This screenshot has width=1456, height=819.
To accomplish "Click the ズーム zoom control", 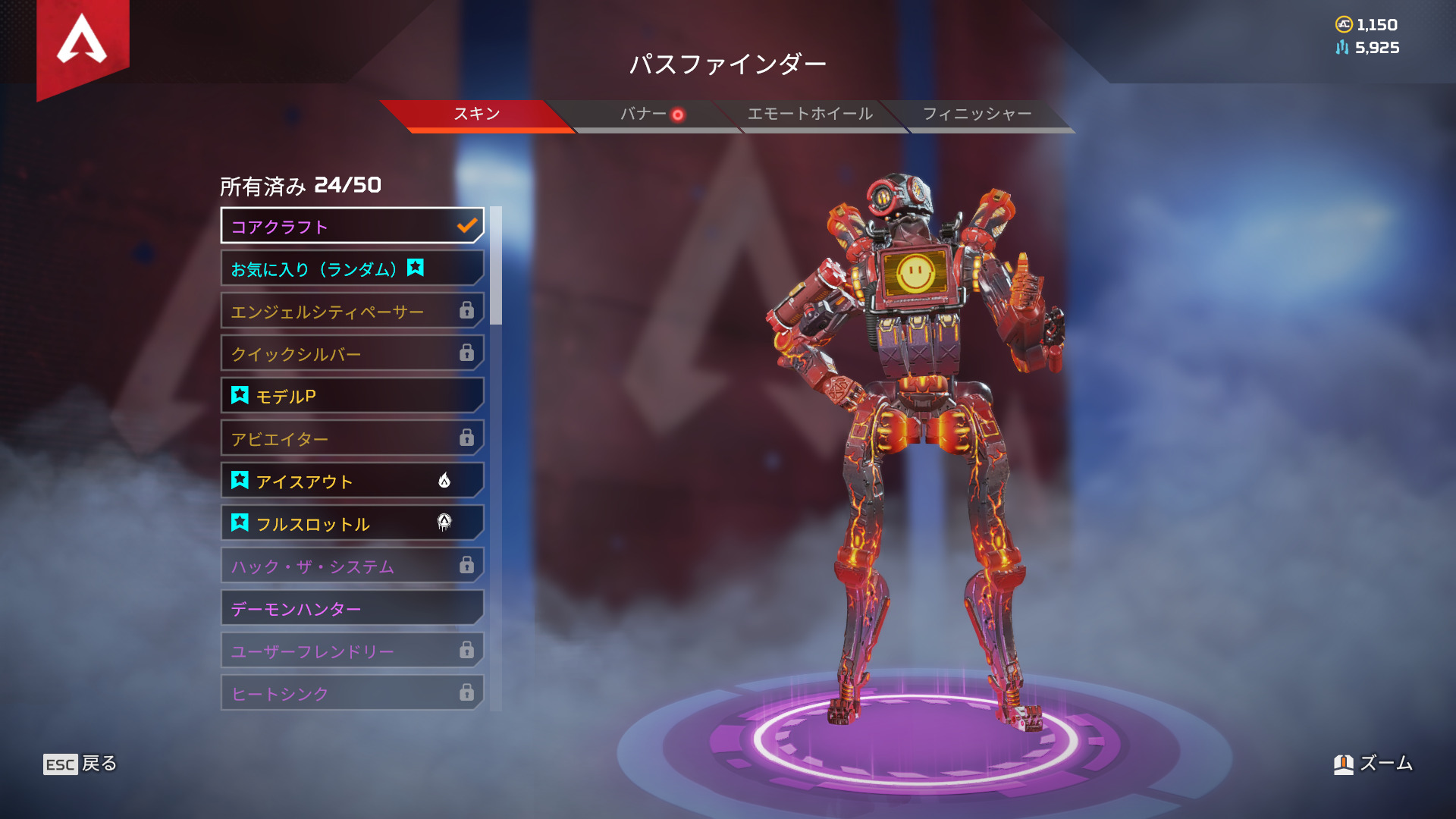I will (x=1373, y=764).
